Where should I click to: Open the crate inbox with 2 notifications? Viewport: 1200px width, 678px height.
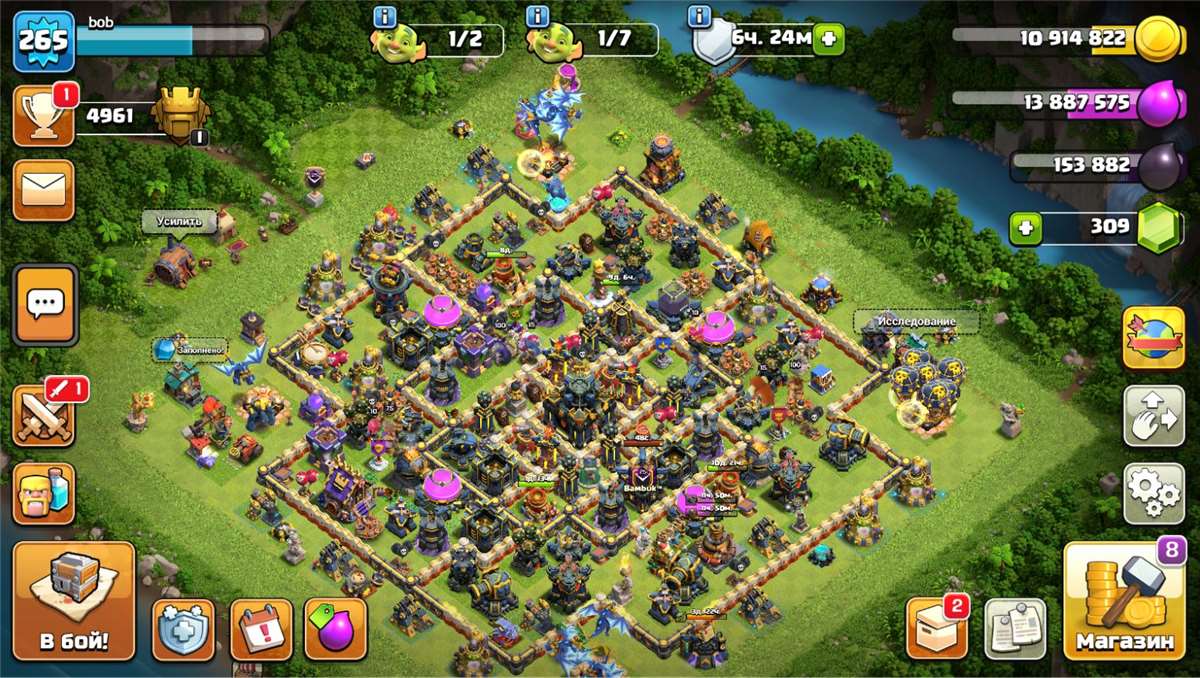(x=937, y=629)
